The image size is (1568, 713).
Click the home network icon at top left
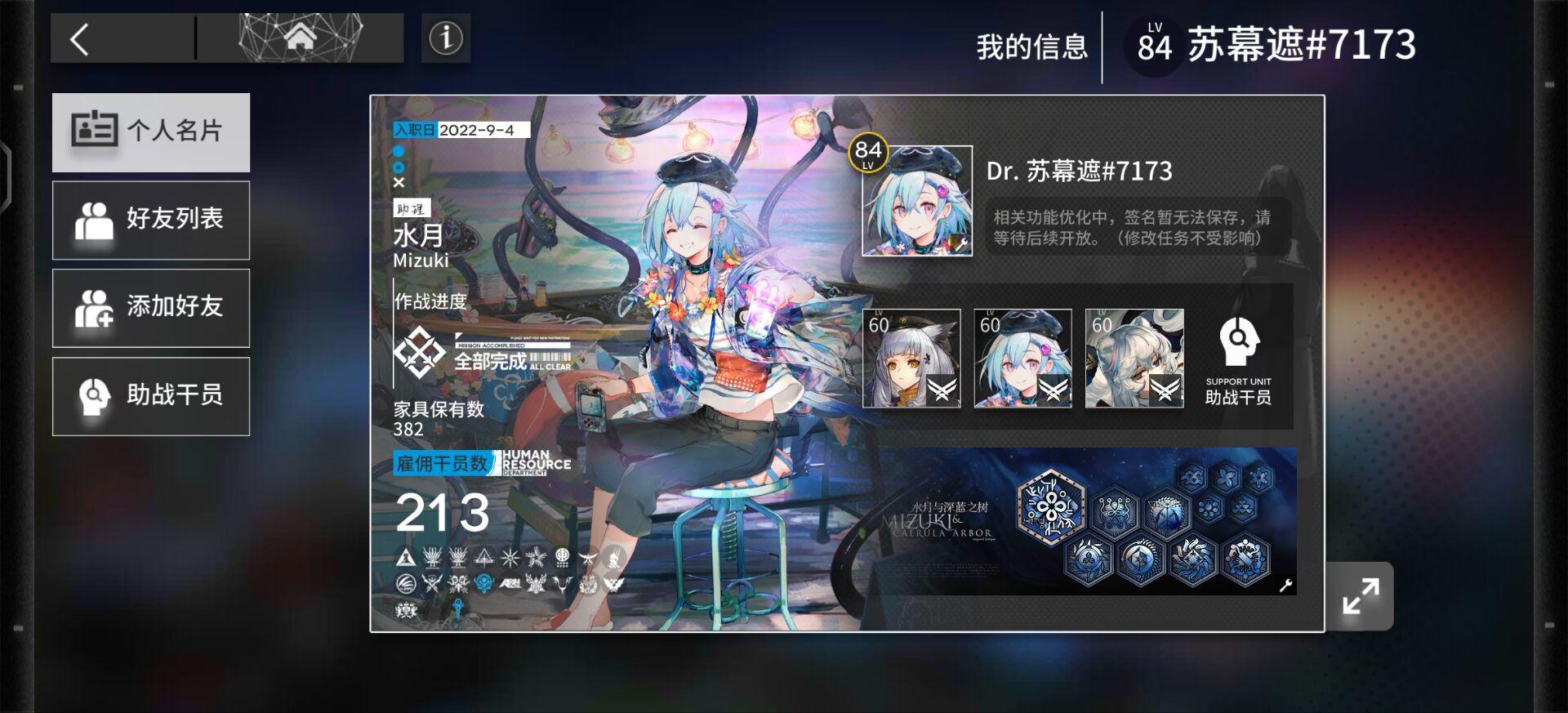pyautogui.click(x=301, y=37)
